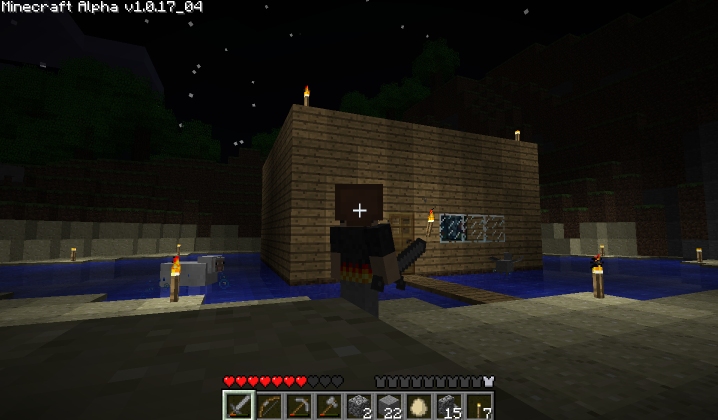Select the bow in the hotbar
The image size is (718, 420).
tap(270, 406)
